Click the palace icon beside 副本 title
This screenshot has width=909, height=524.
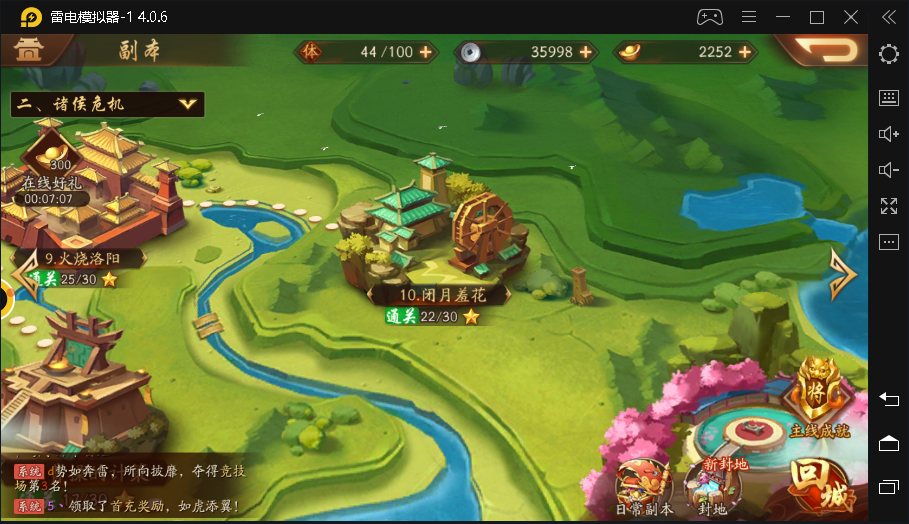28,50
